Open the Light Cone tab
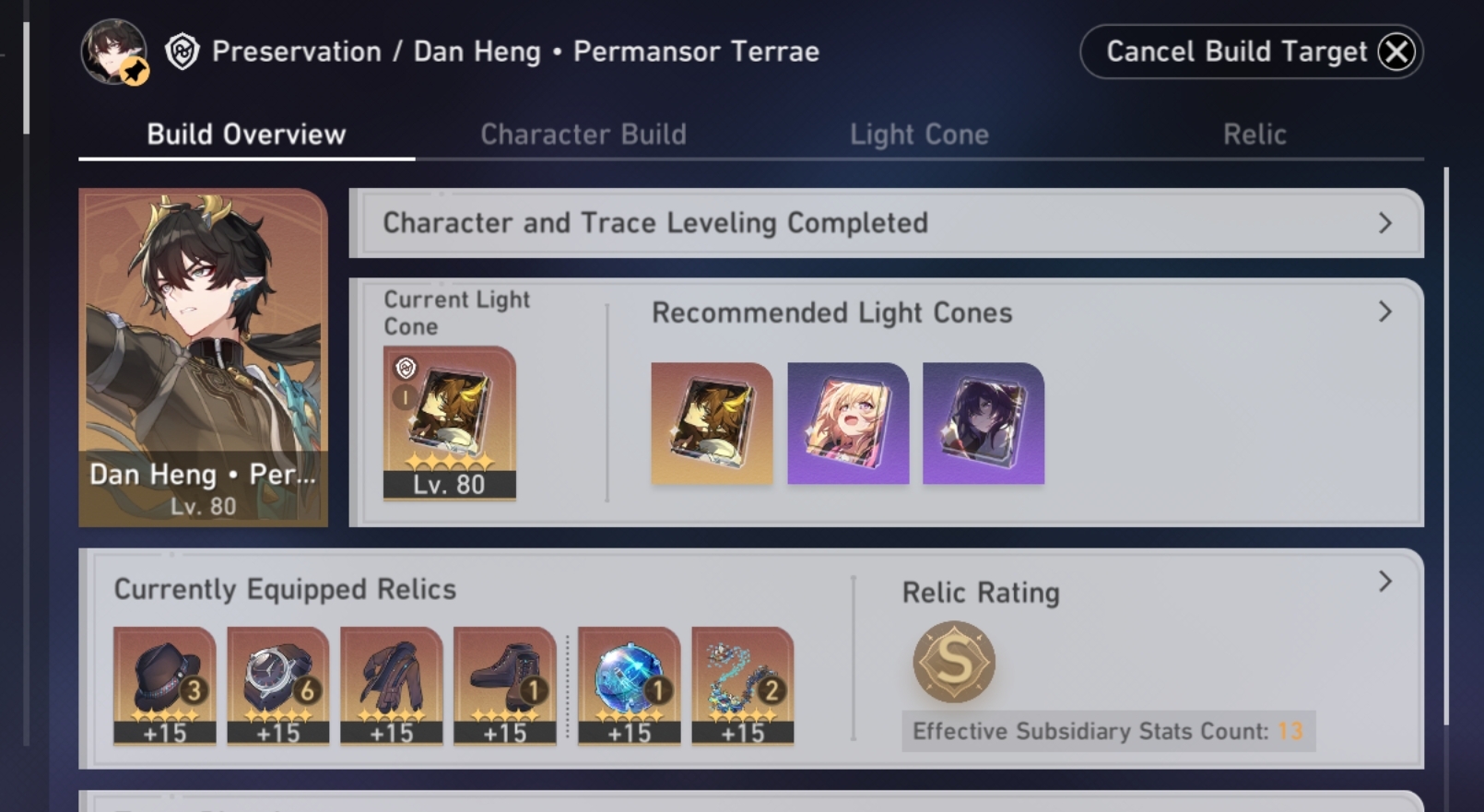The height and width of the screenshot is (812, 1484). [x=919, y=135]
